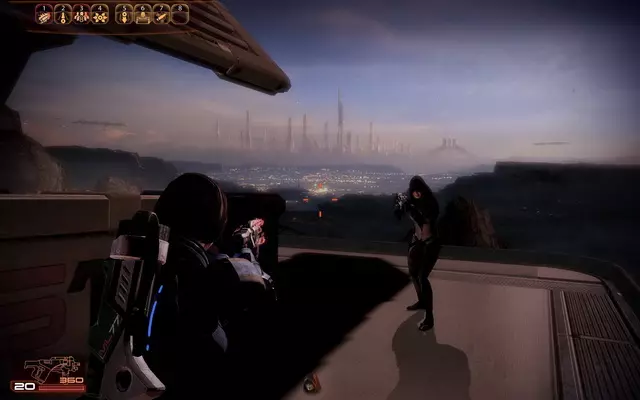
Task: Trigger the squad power in slot 3
Action: (x=81, y=14)
